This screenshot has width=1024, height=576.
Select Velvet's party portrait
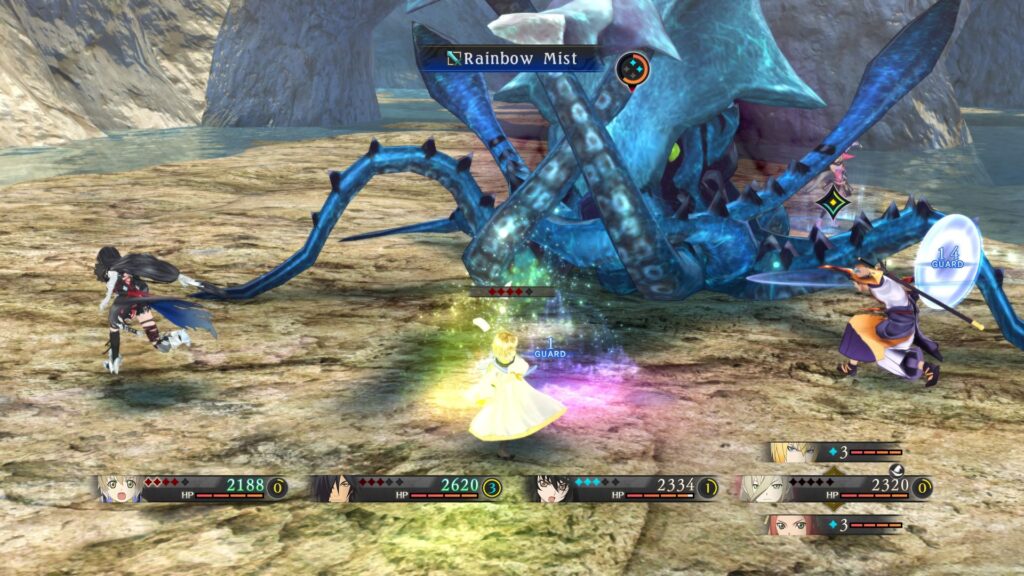click(548, 488)
